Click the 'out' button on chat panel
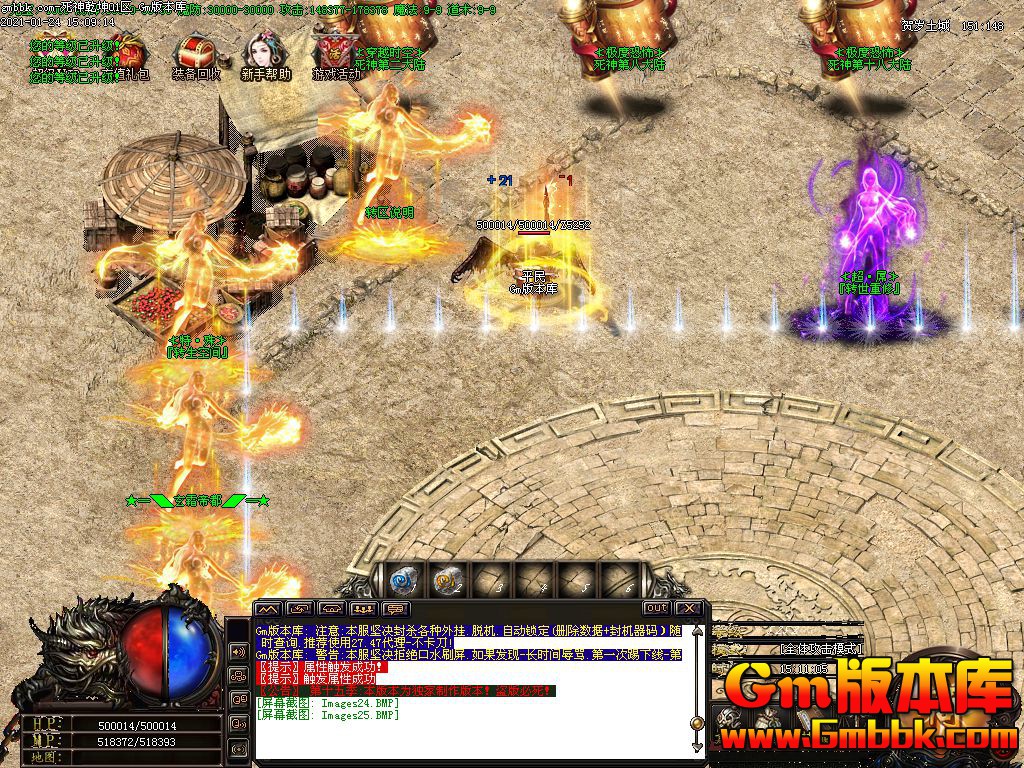This screenshot has height=768, width=1024. click(656, 608)
